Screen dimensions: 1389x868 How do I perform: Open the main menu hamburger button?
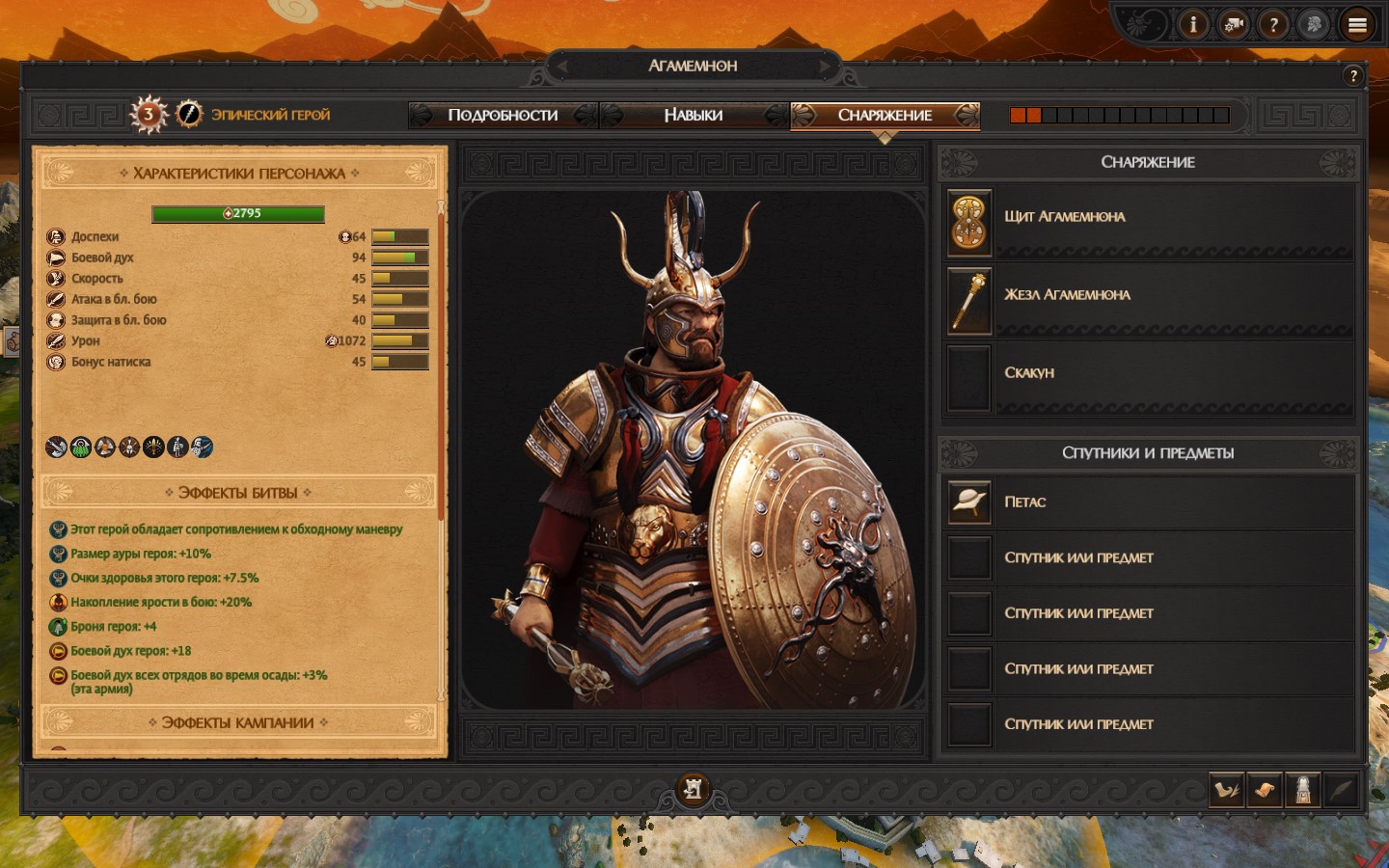(1357, 25)
